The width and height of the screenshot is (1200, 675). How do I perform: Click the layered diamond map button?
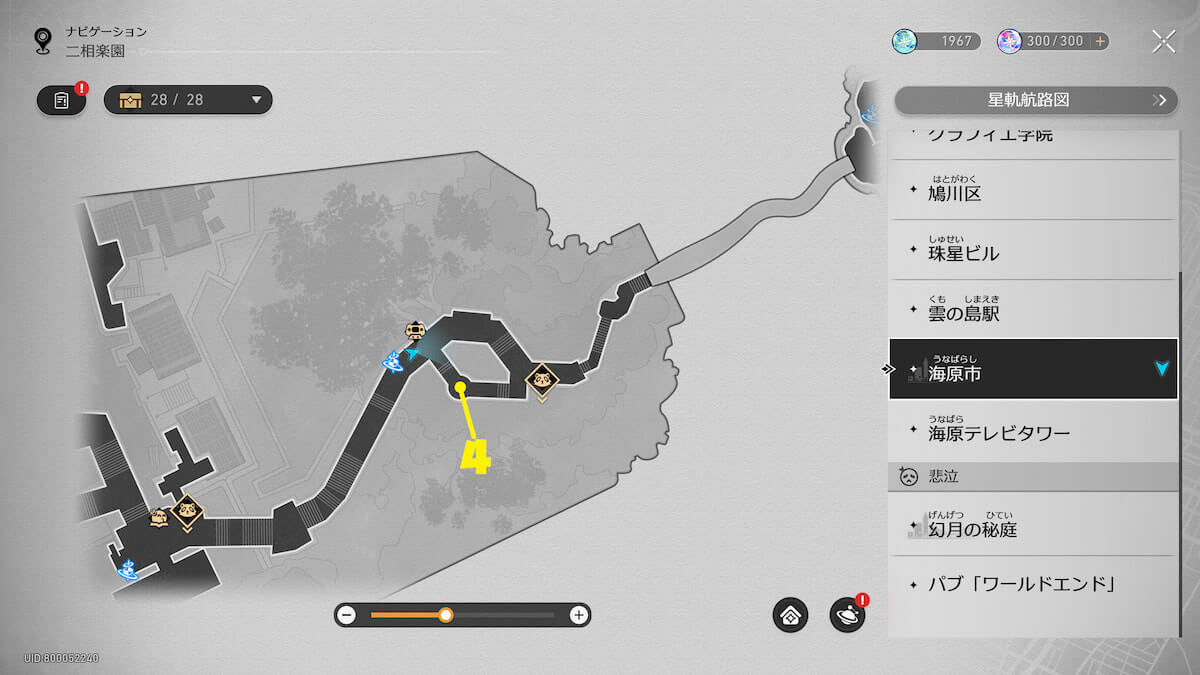click(x=790, y=615)
